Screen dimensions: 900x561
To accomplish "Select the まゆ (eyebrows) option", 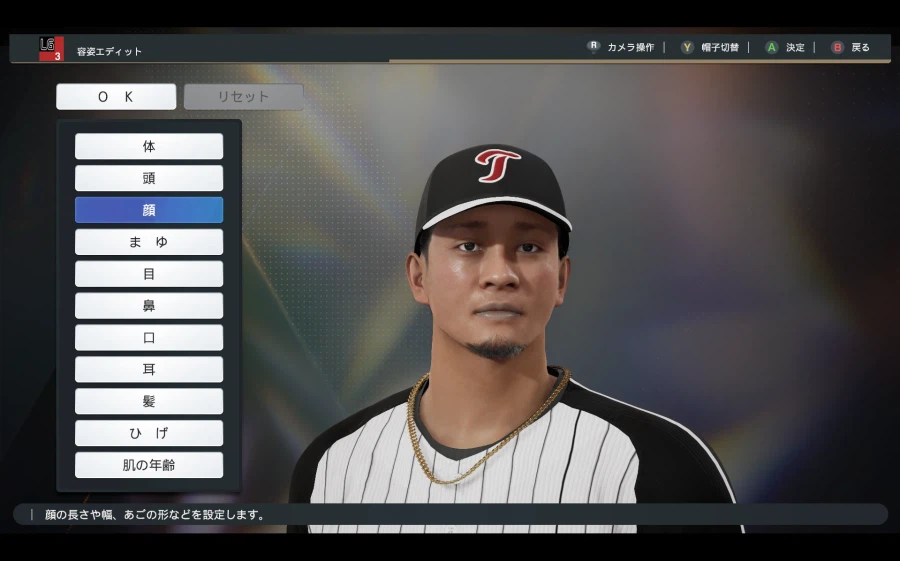I will (x=149, y=242).
